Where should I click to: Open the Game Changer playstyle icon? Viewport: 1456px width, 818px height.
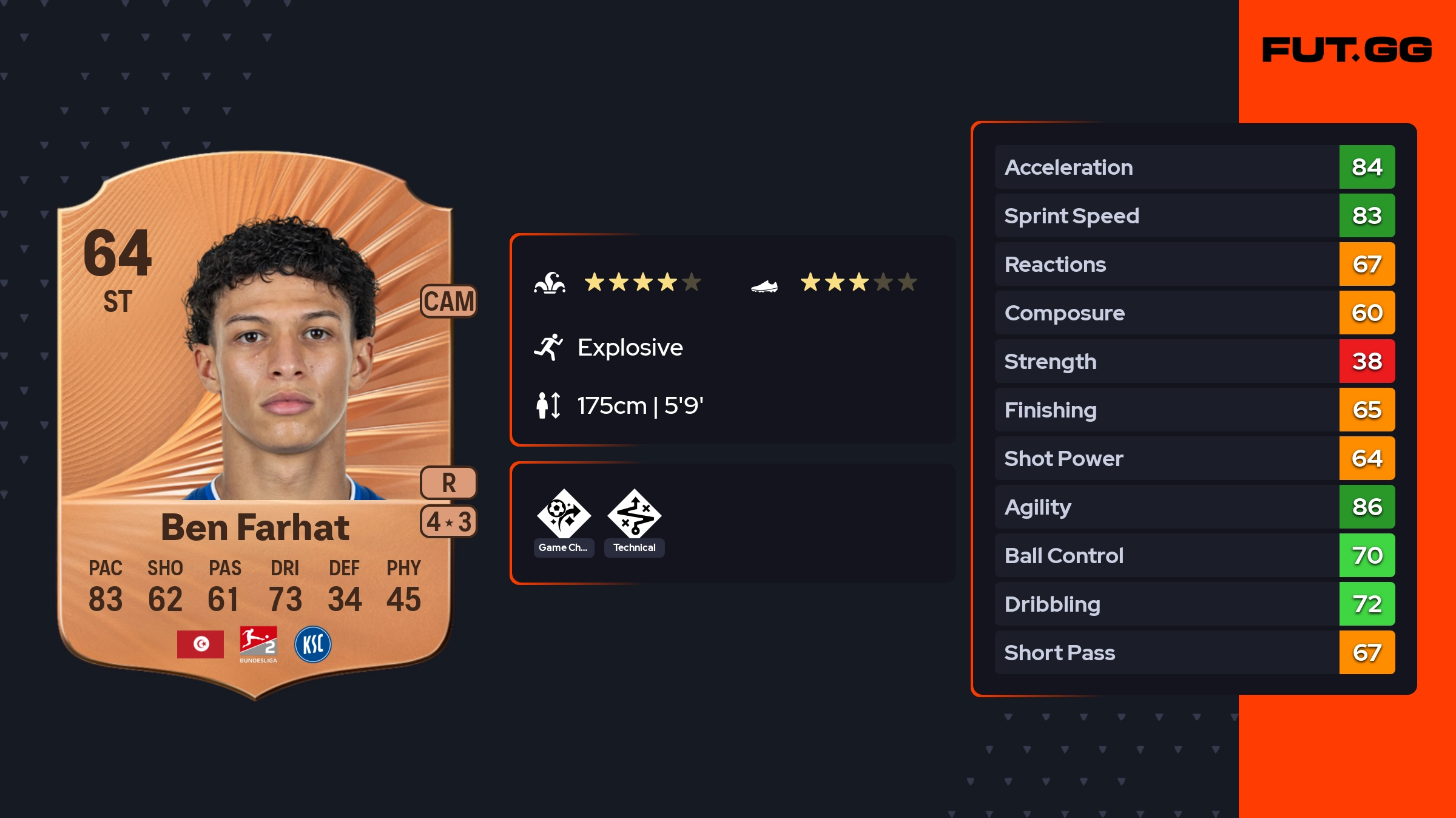564,515
